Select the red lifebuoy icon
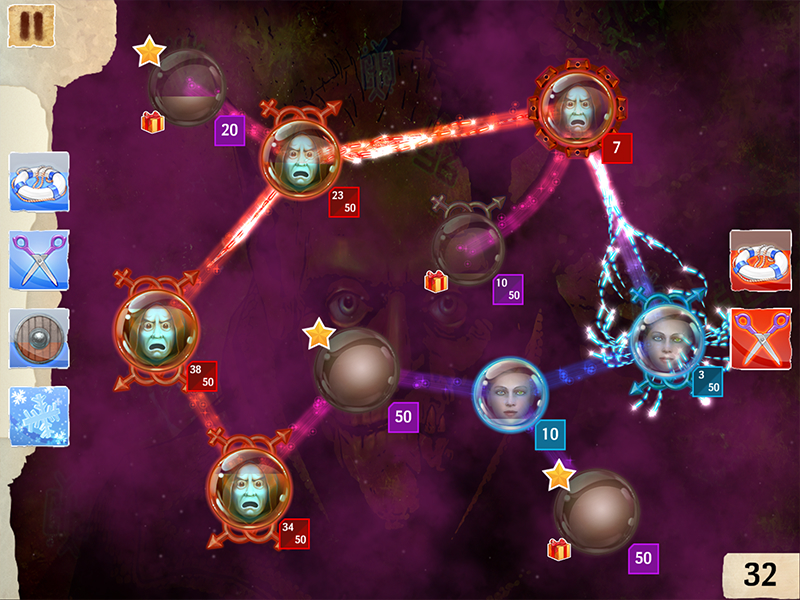Image resolution: width=800 pixels, height=600 pixels. click(760, 261)
